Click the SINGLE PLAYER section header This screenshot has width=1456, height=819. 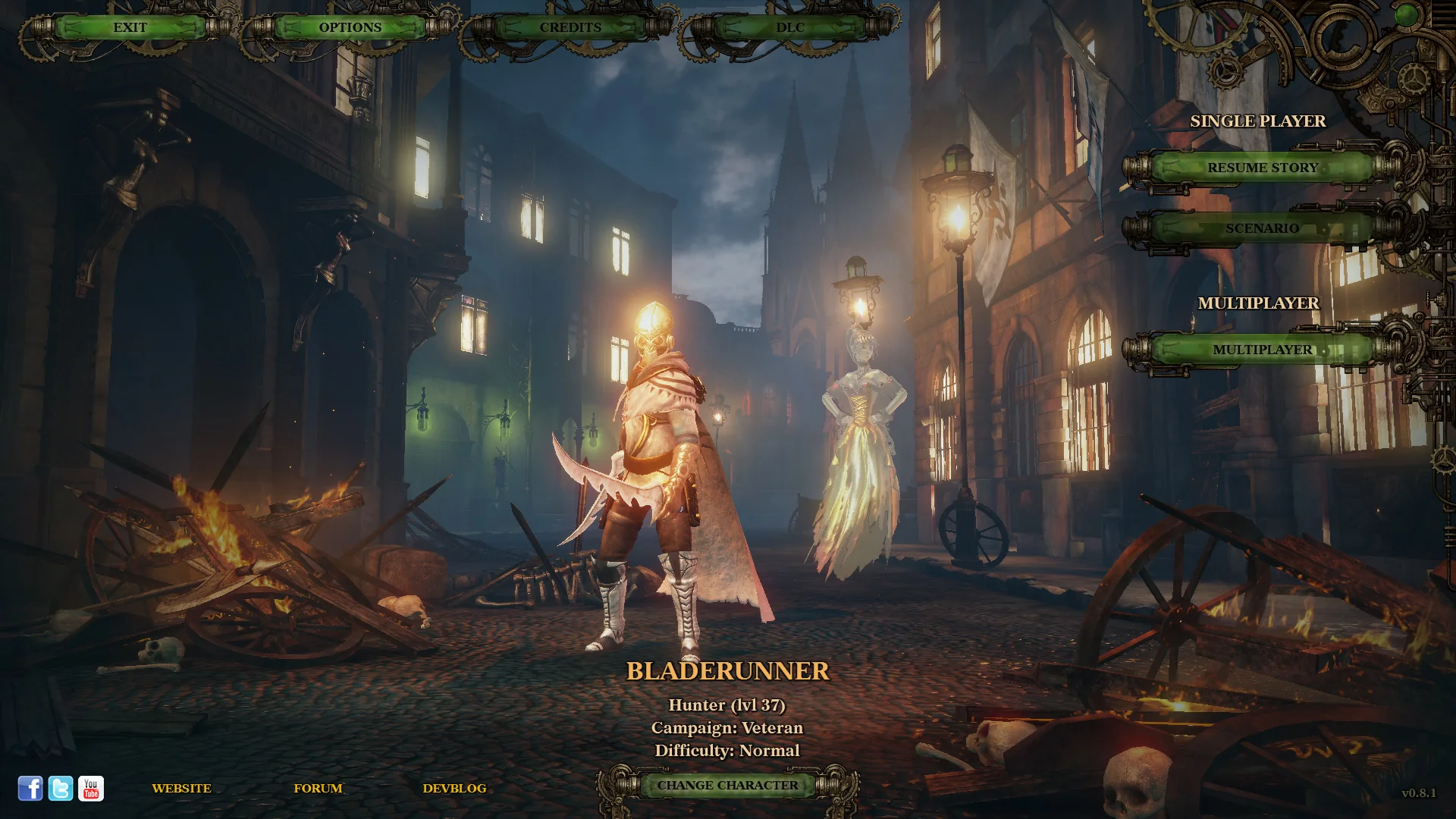(1257, 121)
